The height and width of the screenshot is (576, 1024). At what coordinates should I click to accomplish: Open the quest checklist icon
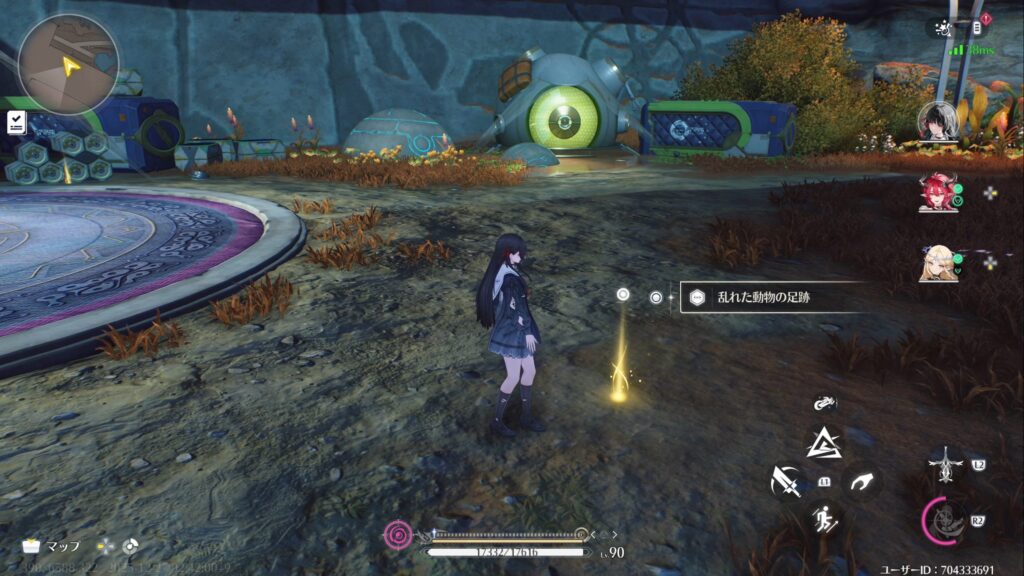coord(16,121)
